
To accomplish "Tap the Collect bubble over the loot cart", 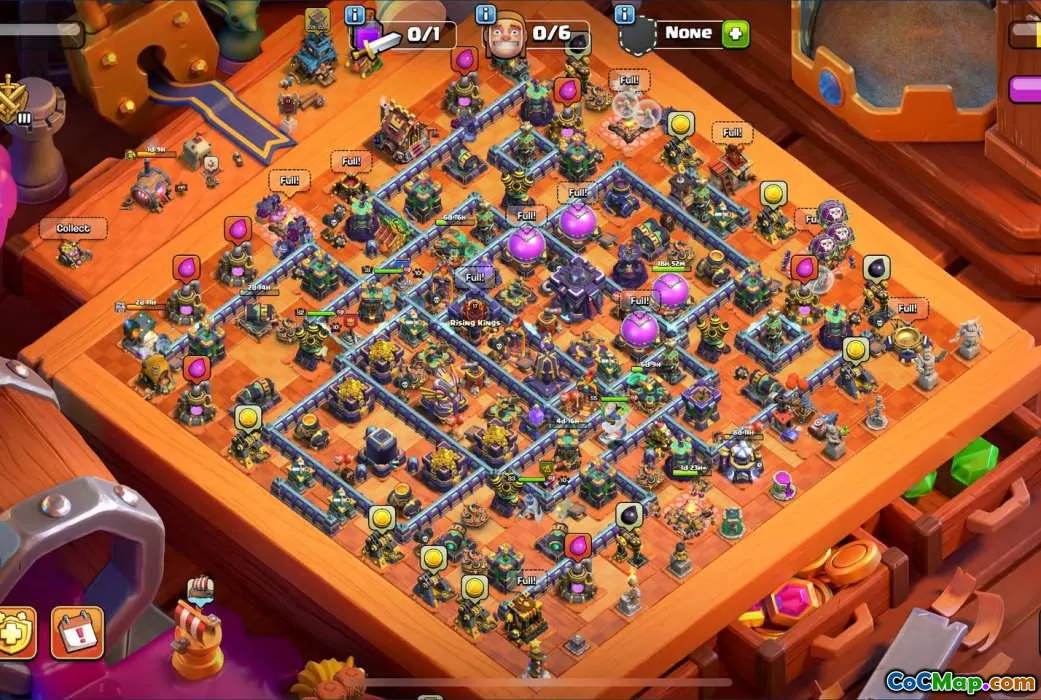I will pos(72,229).
